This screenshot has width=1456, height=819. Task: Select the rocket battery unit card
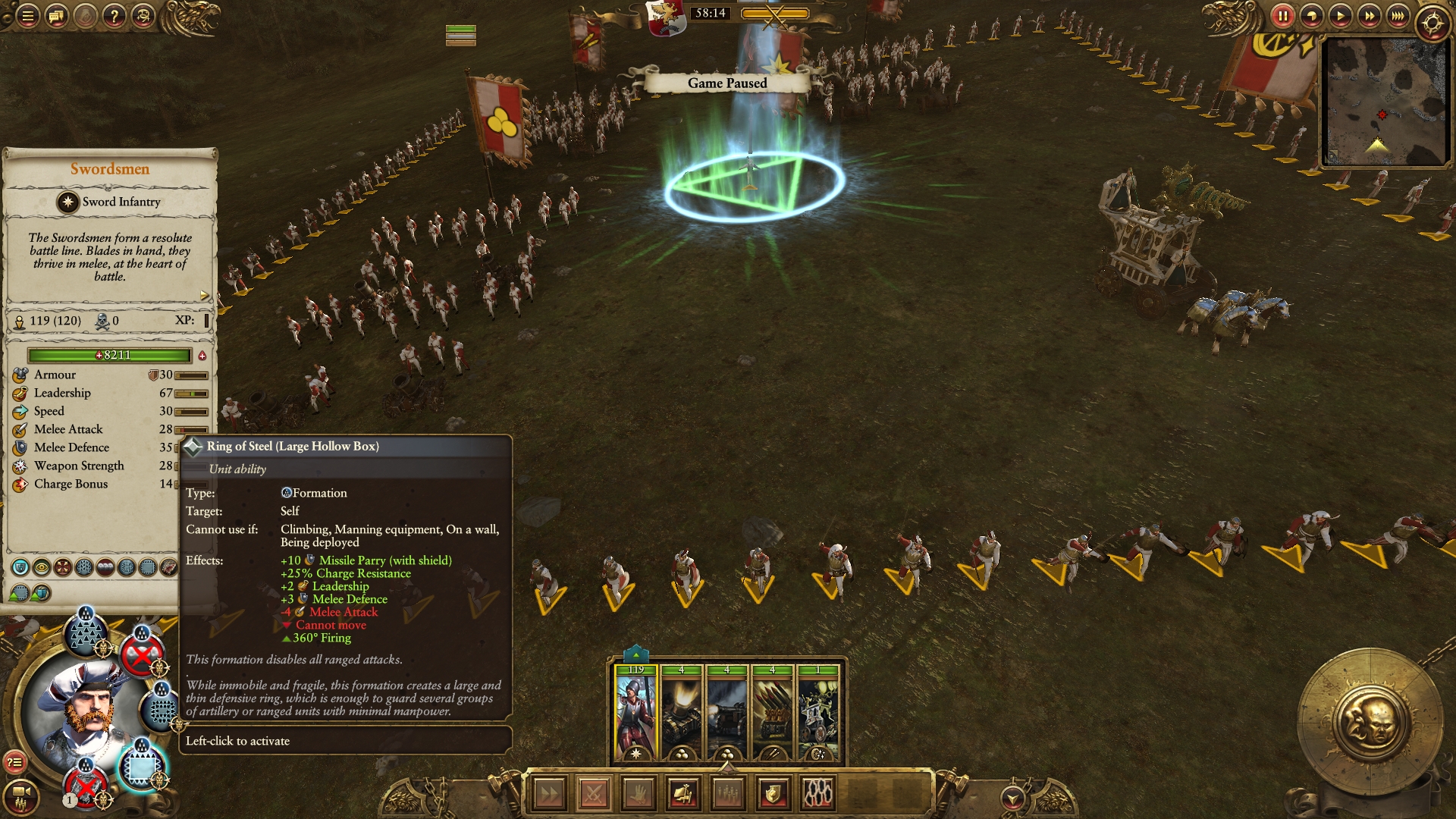(x=772, y=713)
